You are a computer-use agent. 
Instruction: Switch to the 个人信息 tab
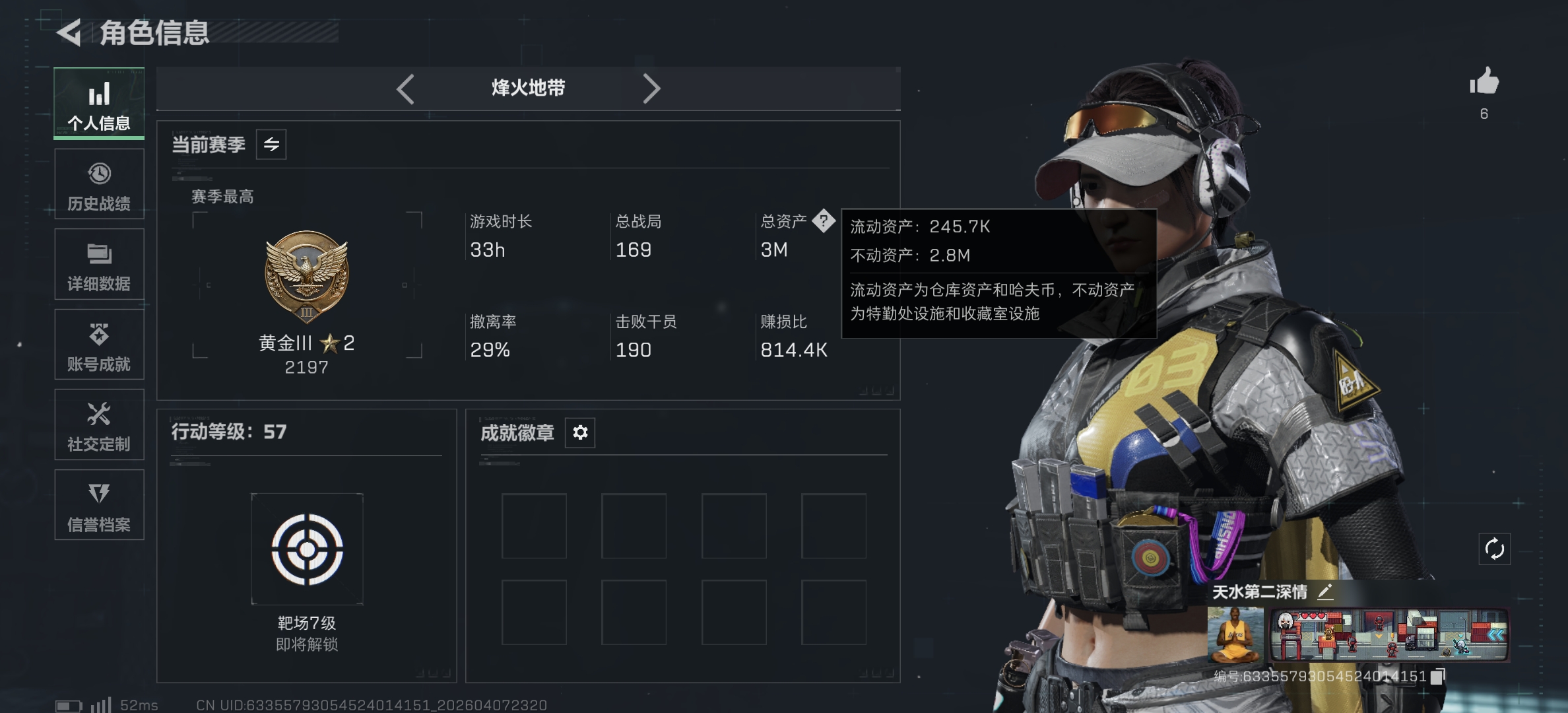point(98,102)
